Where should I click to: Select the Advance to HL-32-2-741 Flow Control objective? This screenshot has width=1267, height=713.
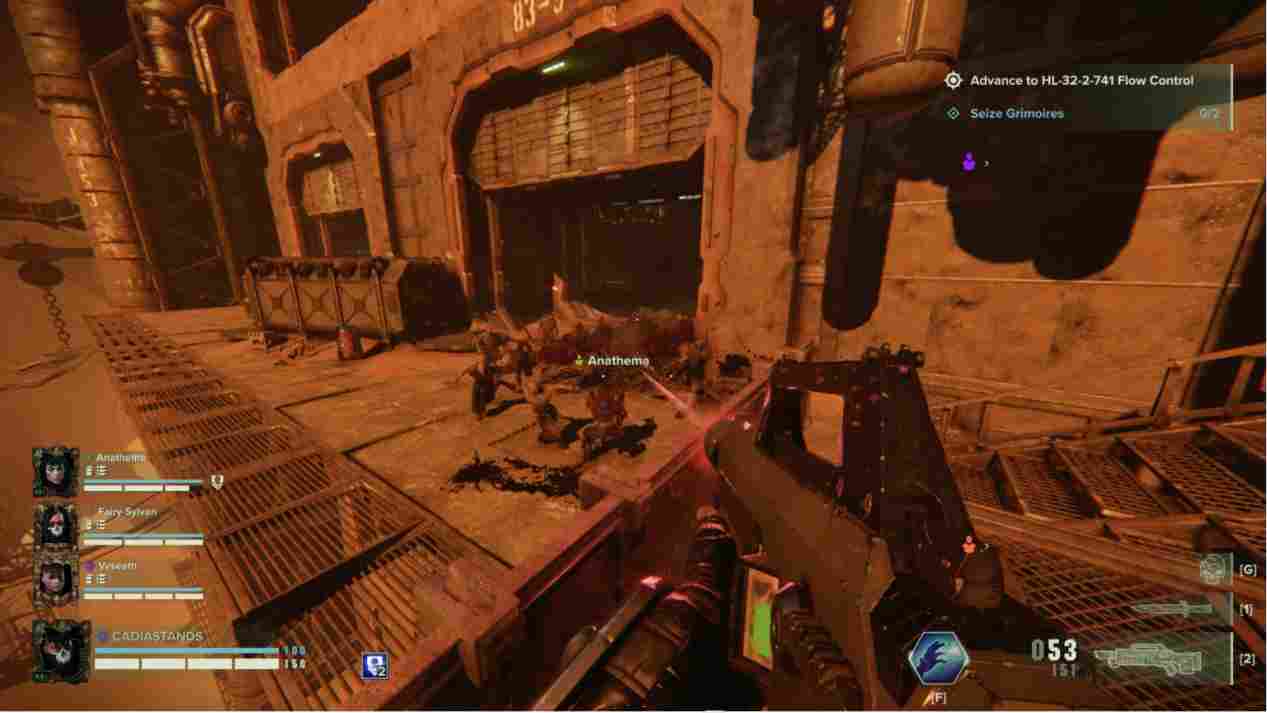pos(1081,81)
